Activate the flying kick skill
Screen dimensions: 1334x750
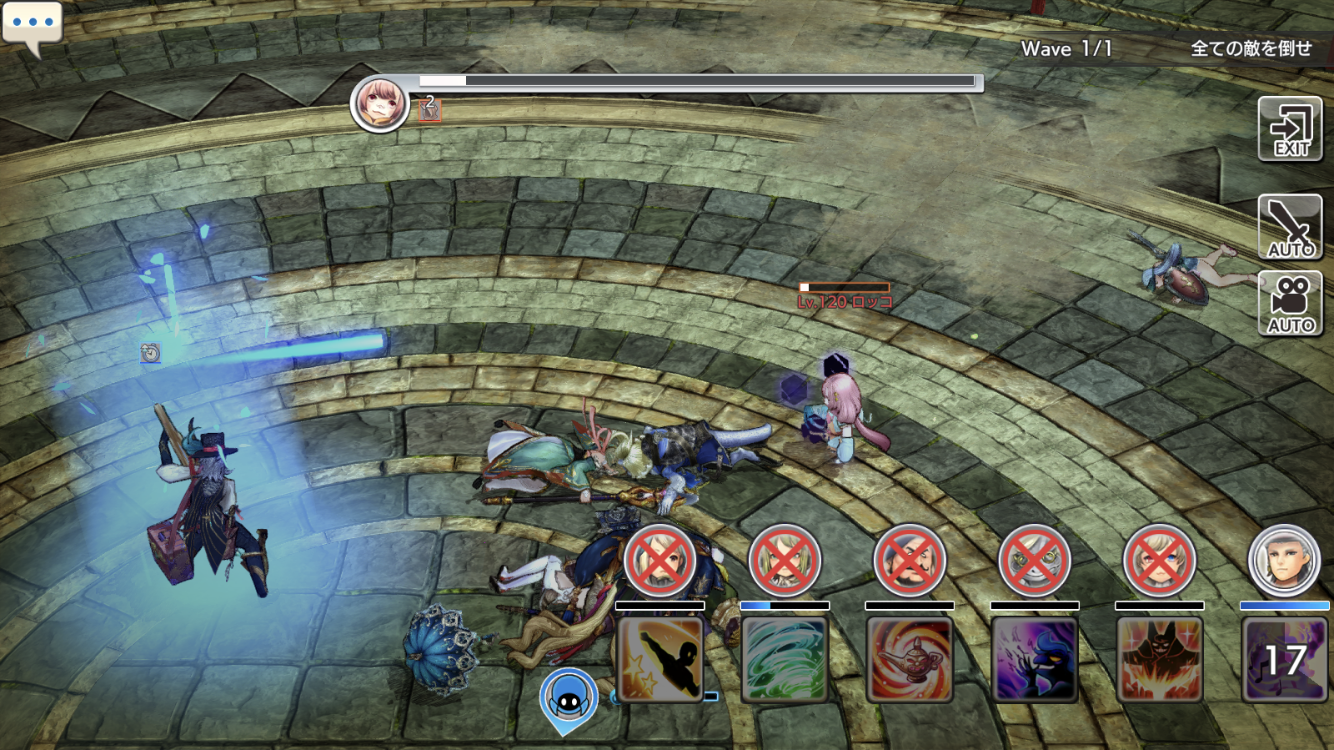660,659
